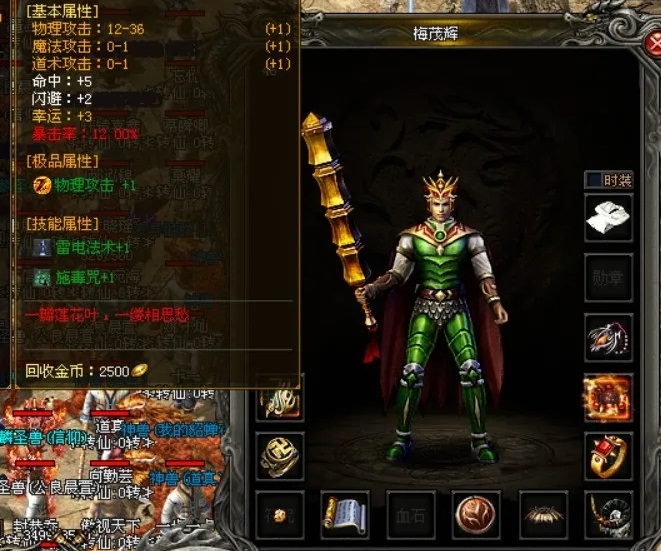Select the skull bead charm slot

[x=609, y=515]
